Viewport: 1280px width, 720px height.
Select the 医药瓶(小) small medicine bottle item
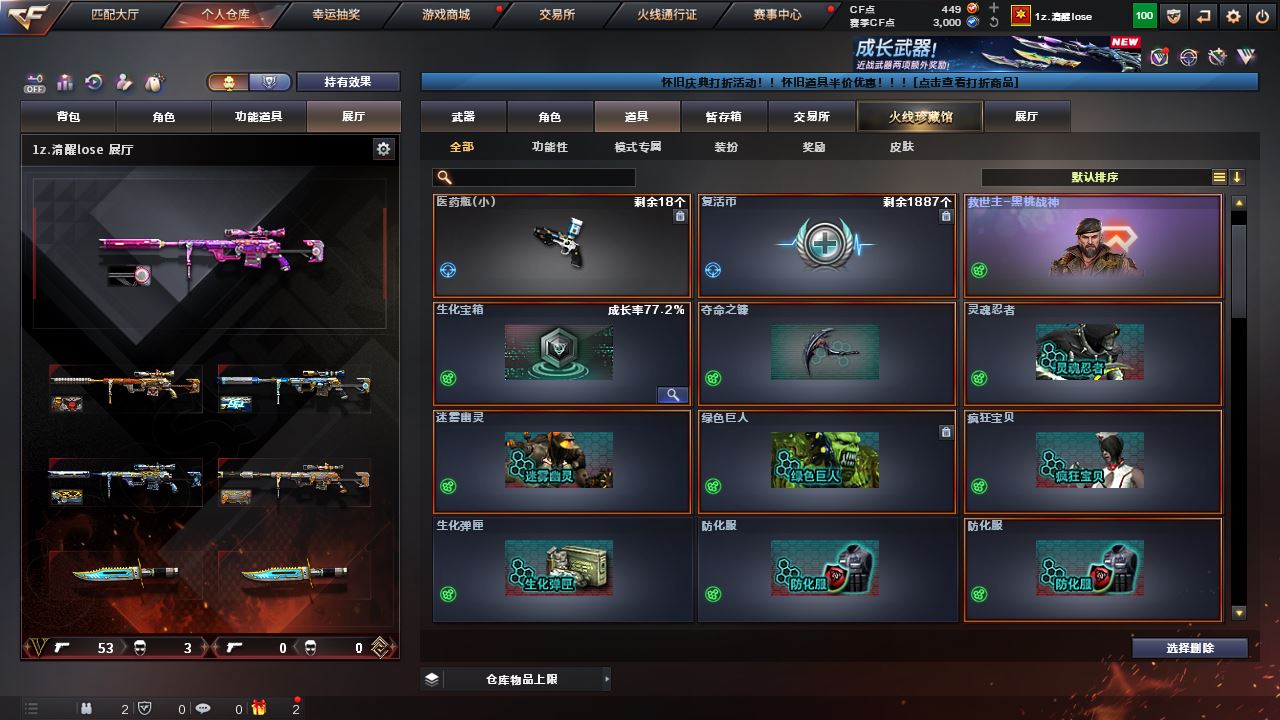click(x=562, y=246)
